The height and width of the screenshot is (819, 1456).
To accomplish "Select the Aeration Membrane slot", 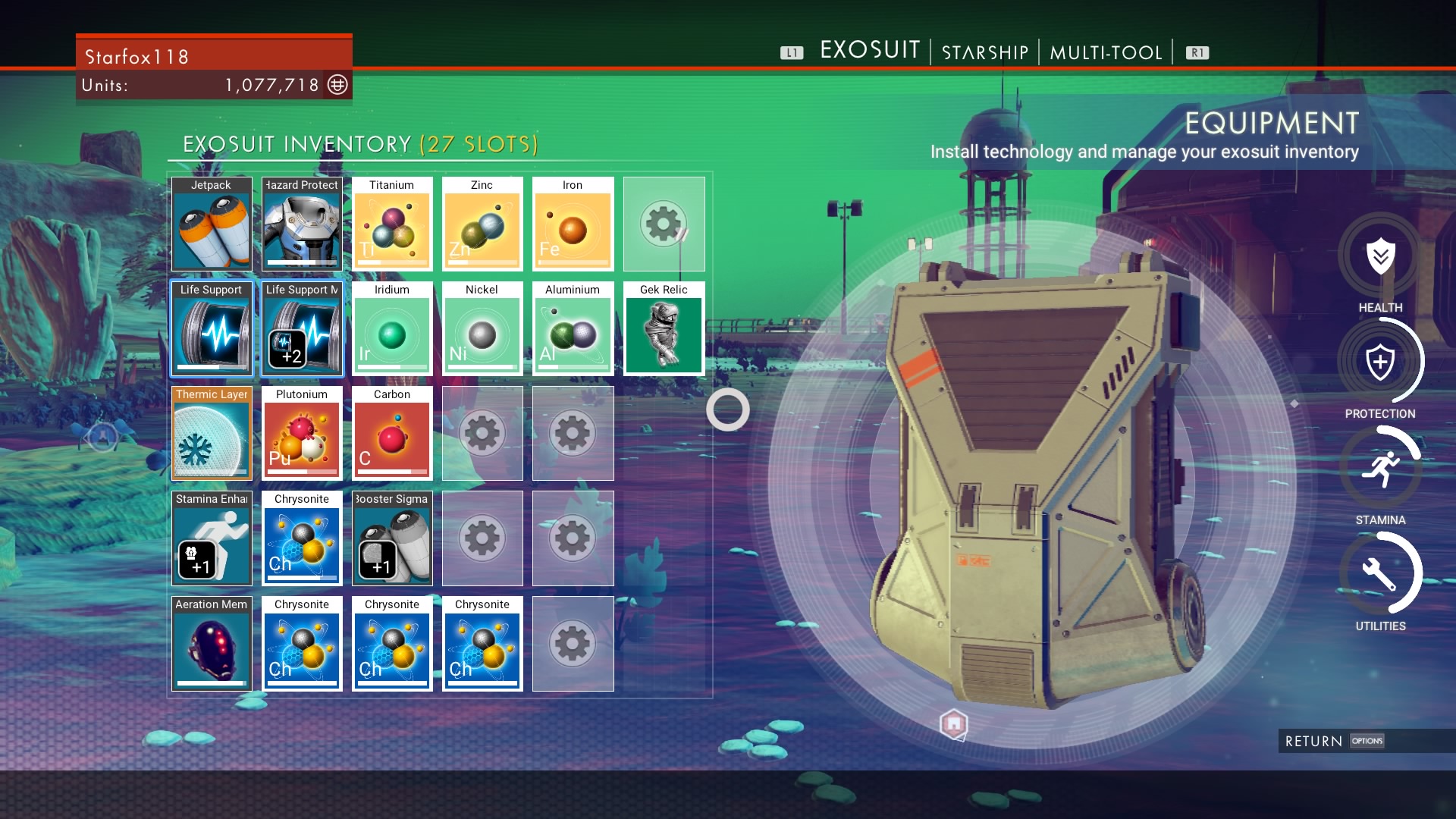I will 212,644.
